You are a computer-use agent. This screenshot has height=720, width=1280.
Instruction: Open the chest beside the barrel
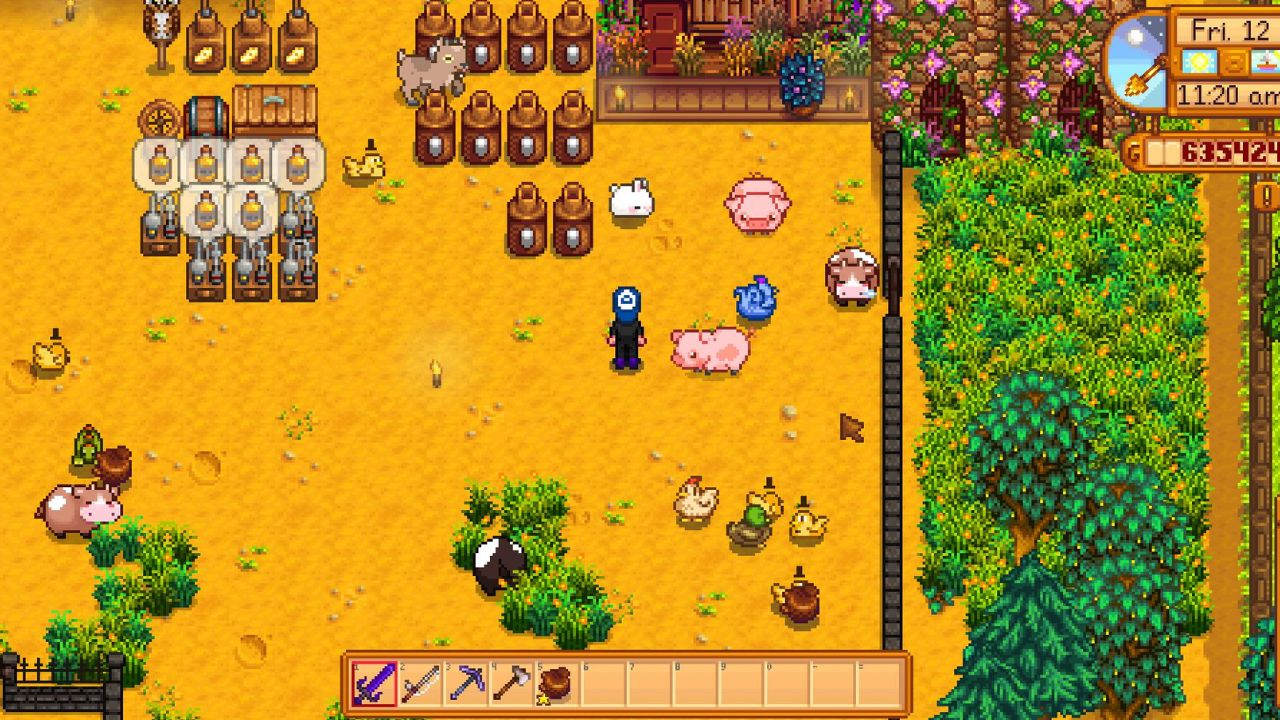pos(272,108)
